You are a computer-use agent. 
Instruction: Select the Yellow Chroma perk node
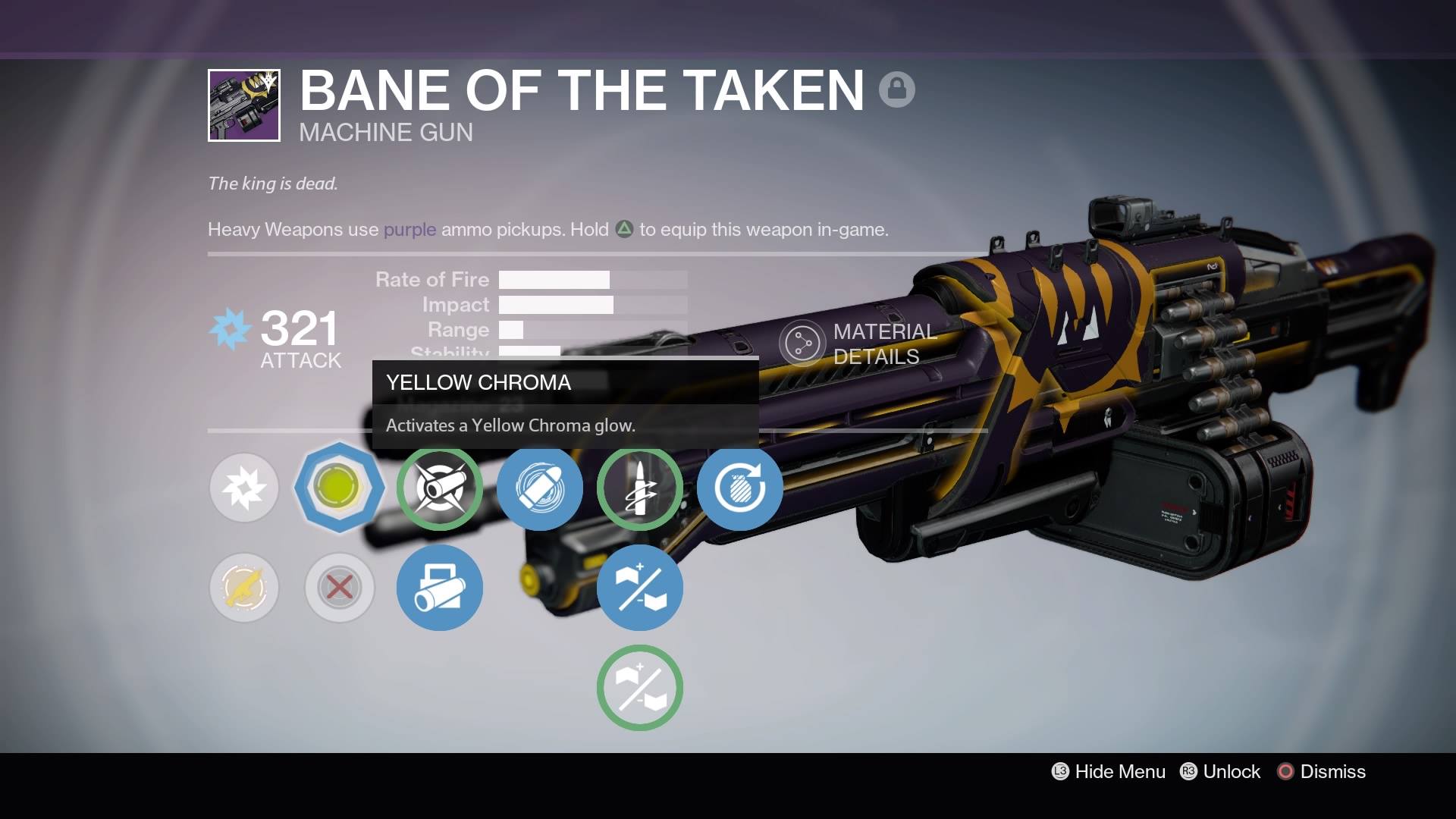[x=340, y=488]
